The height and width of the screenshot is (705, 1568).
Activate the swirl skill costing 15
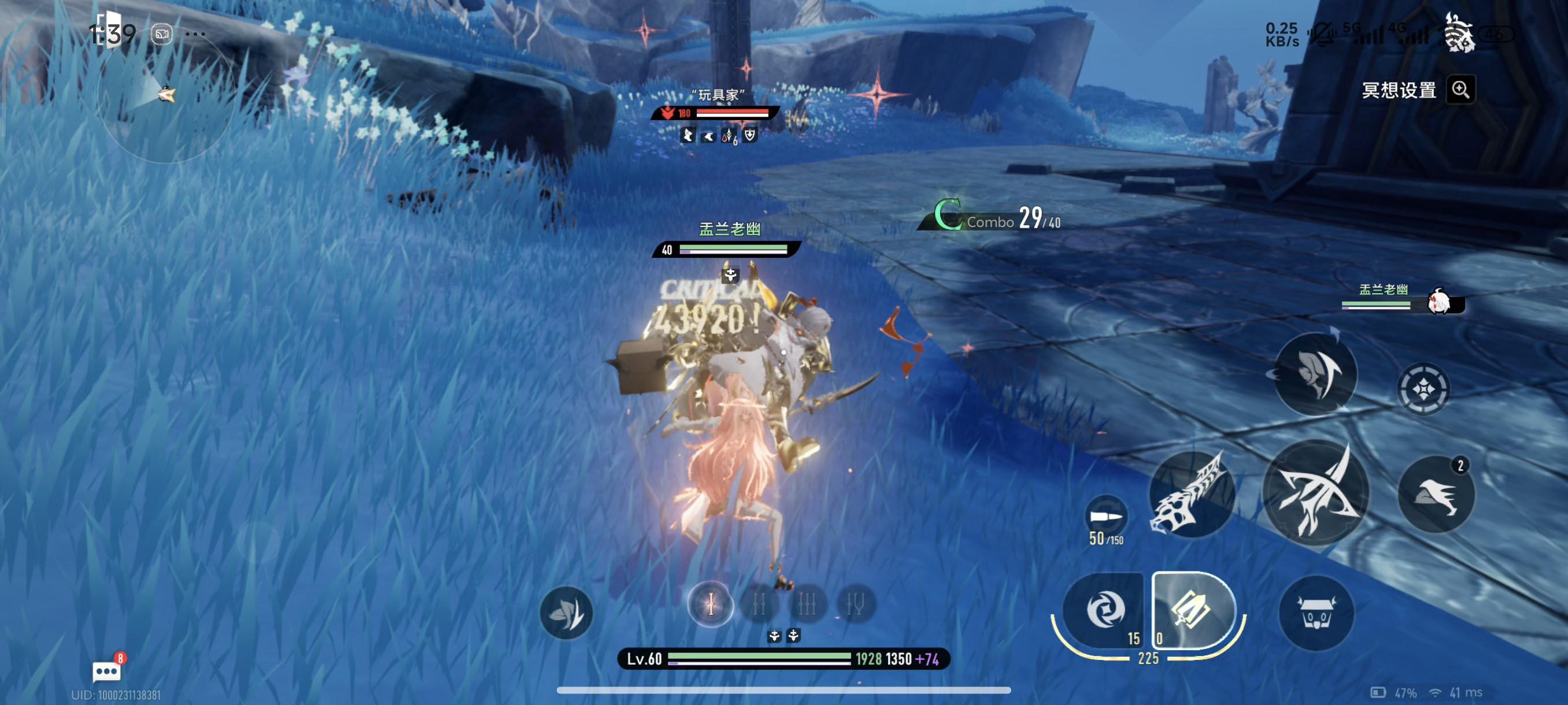click(x=1104, y=610)
